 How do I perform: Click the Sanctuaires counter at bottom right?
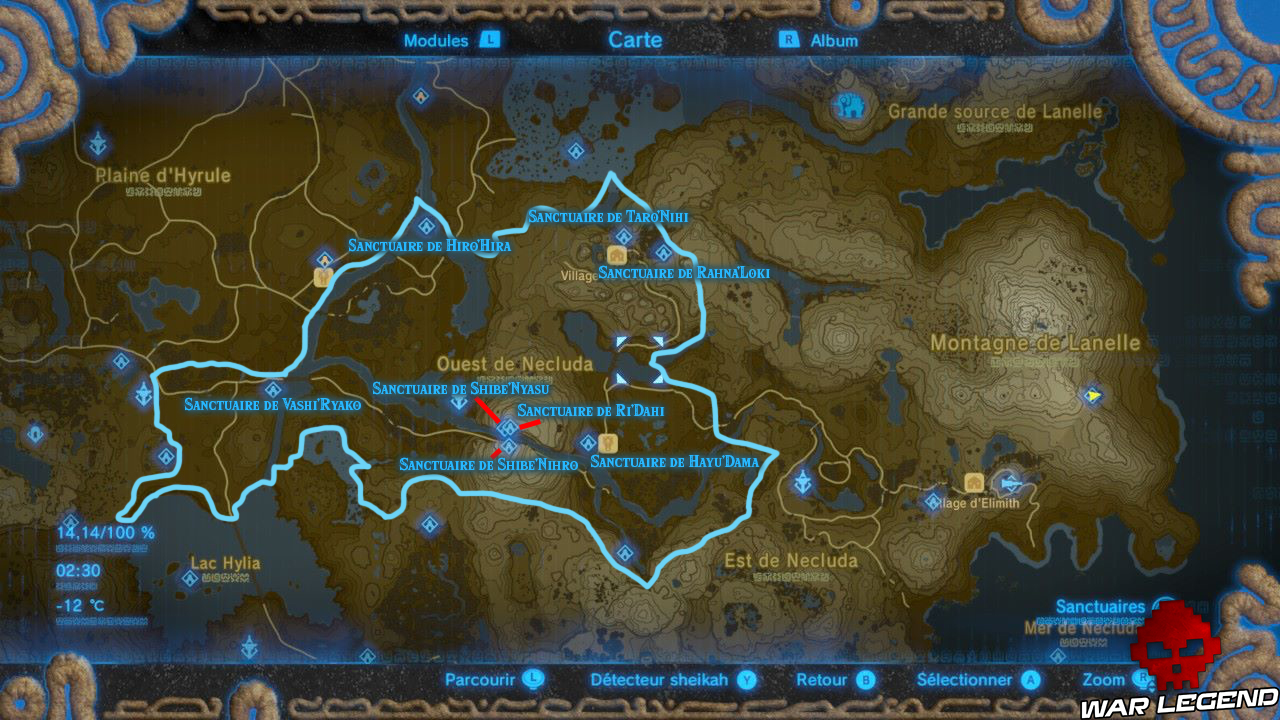(x=1100, y=605)
